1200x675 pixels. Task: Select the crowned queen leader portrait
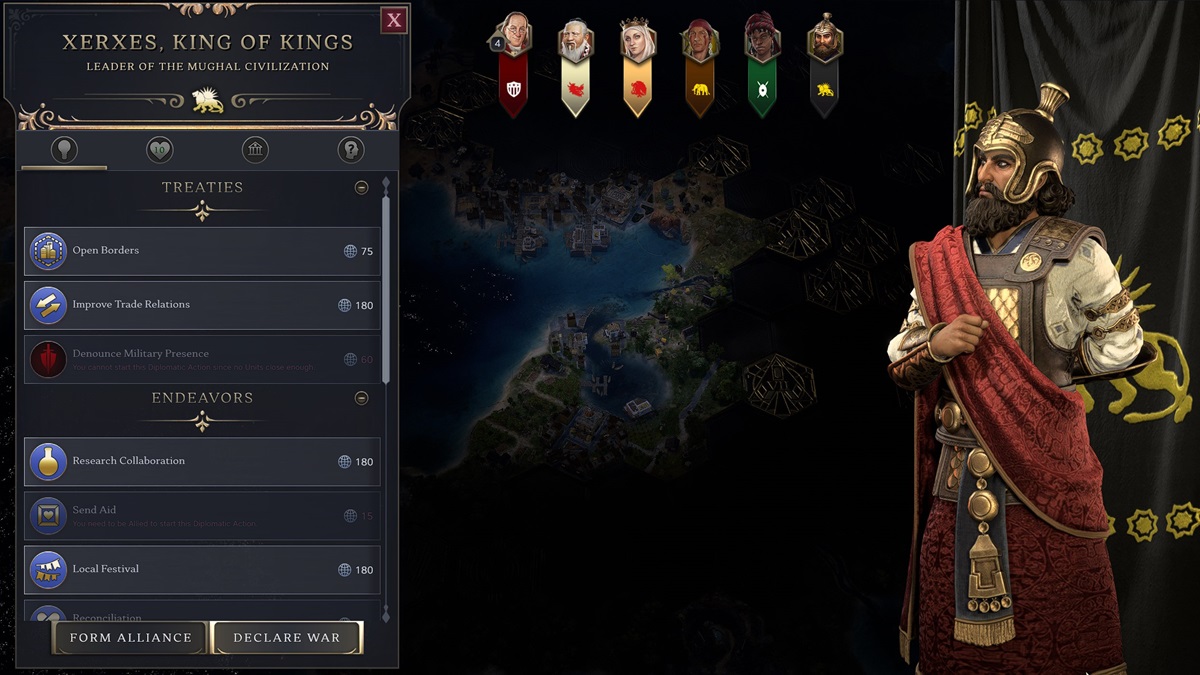tap(637, 42)
